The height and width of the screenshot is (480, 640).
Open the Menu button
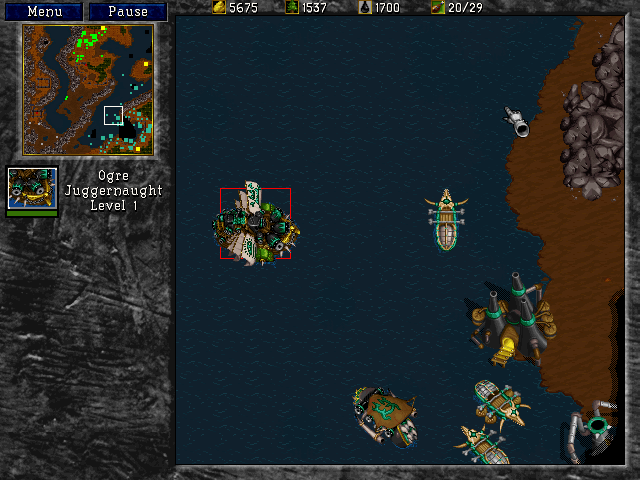point(44,11)
